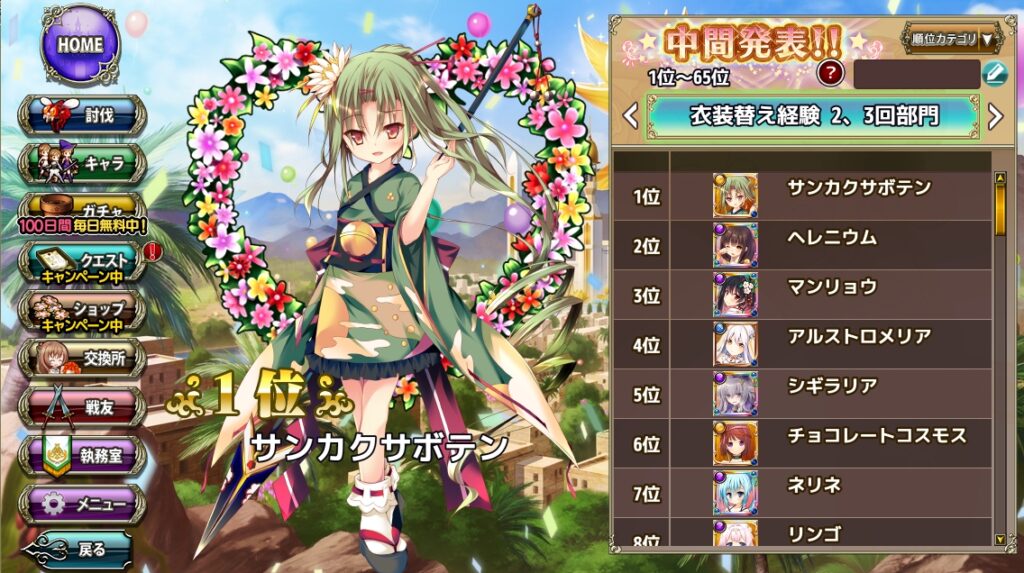This screenshot has width=1024, height=573.
Task: Open the ショップ shop menu
Action: tap(82, 310)
